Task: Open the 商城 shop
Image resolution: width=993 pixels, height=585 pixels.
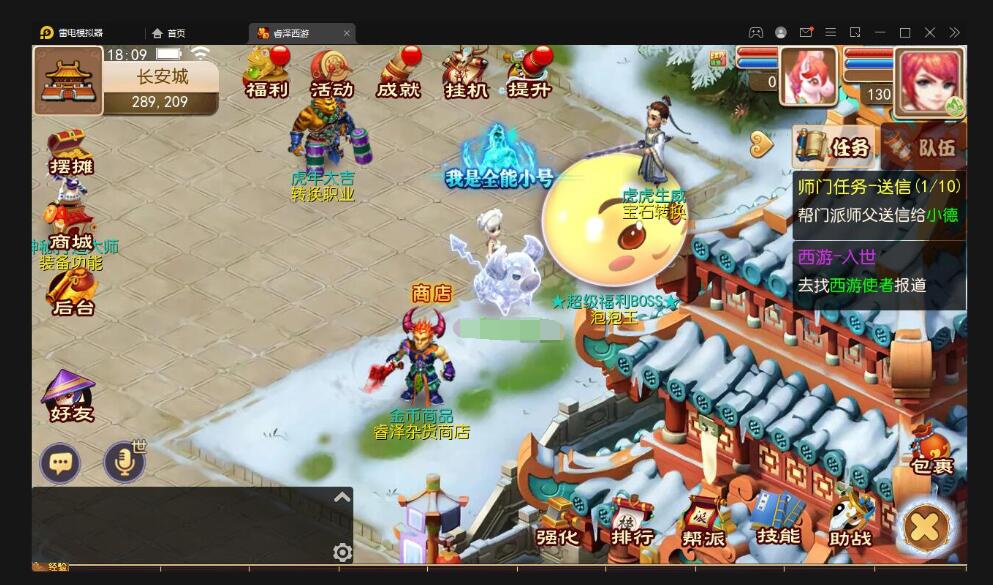Action: (71, 228)
